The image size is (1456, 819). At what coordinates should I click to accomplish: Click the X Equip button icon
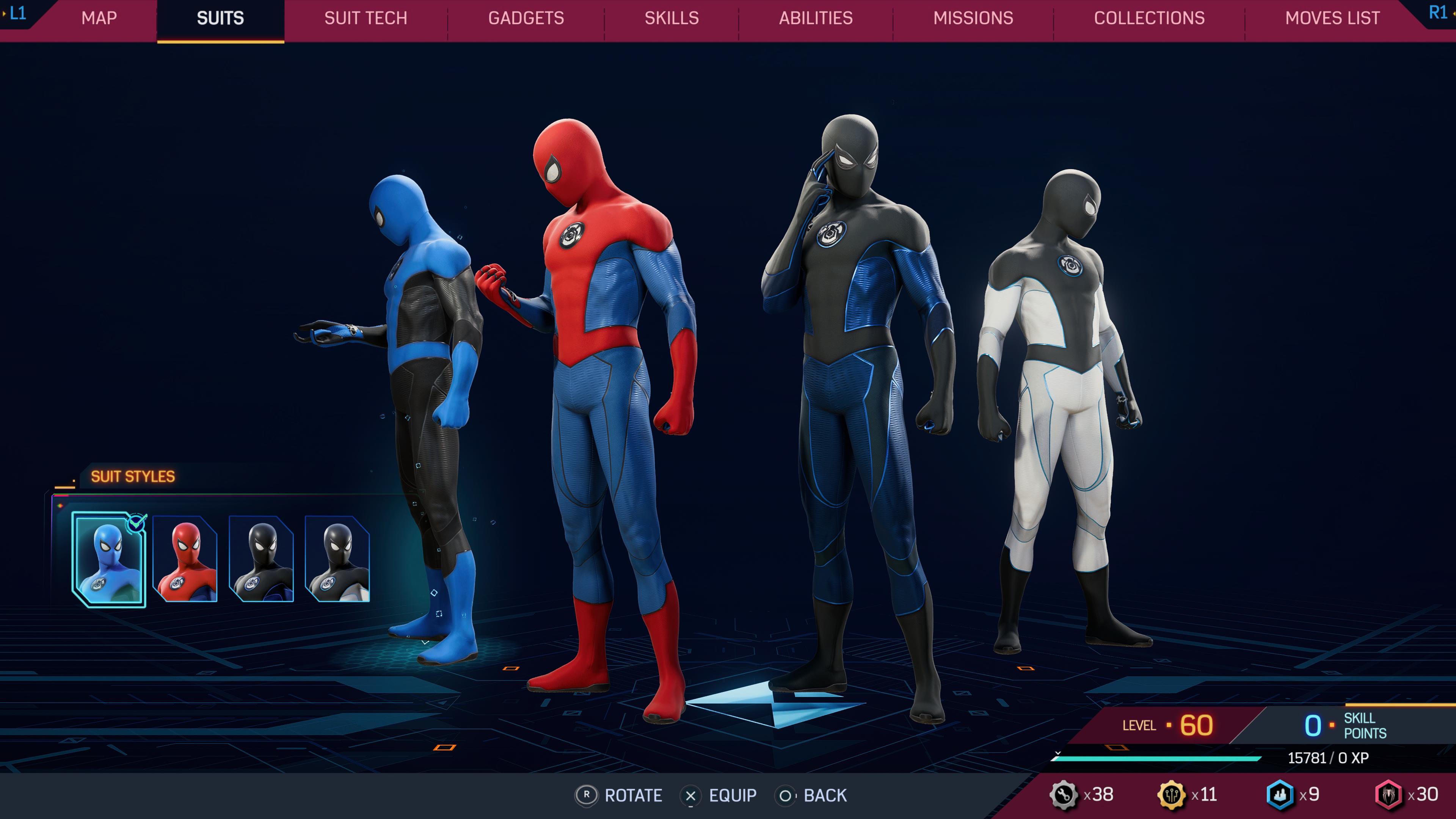point(691,796)
